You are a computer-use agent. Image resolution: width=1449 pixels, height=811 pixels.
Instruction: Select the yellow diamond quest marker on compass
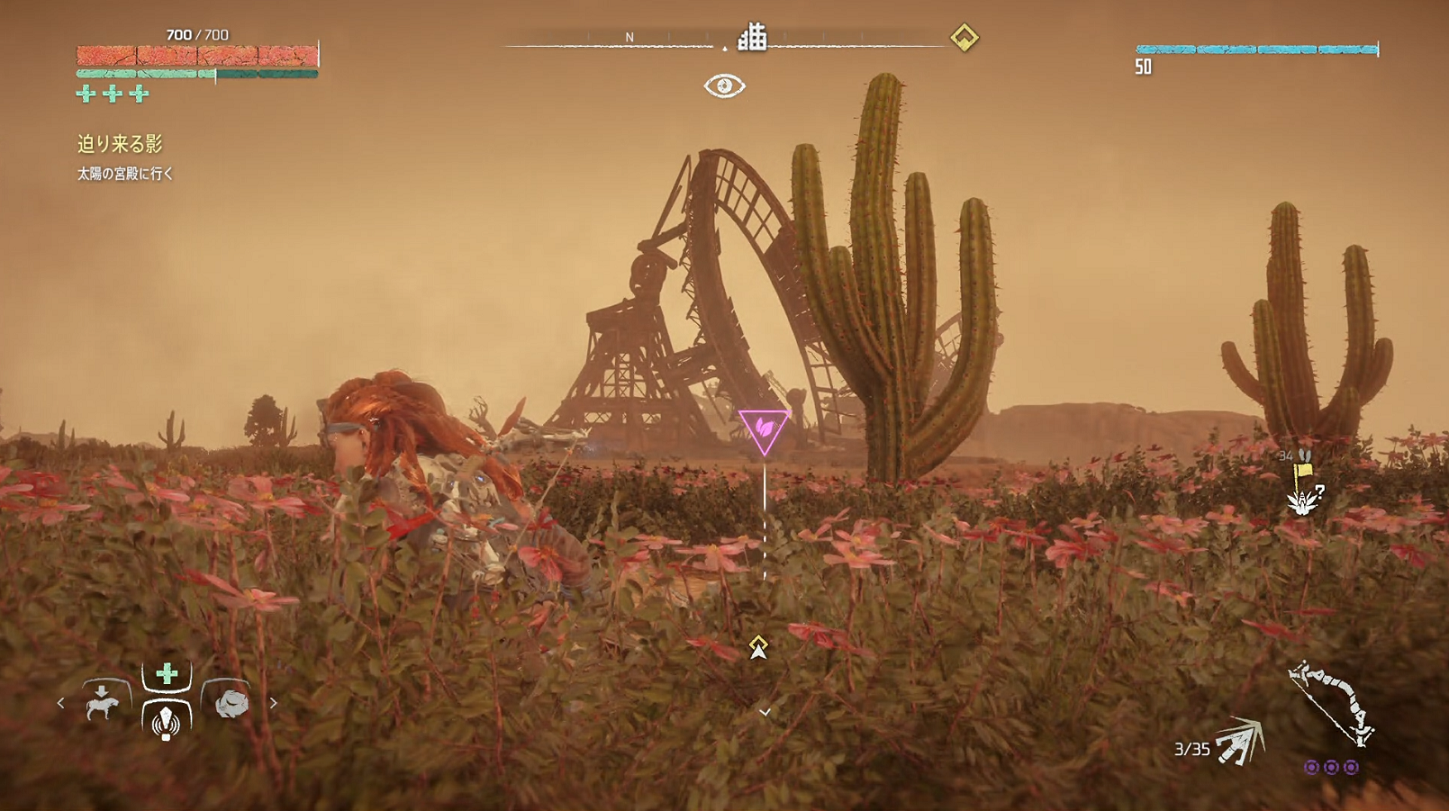(963, 38)
